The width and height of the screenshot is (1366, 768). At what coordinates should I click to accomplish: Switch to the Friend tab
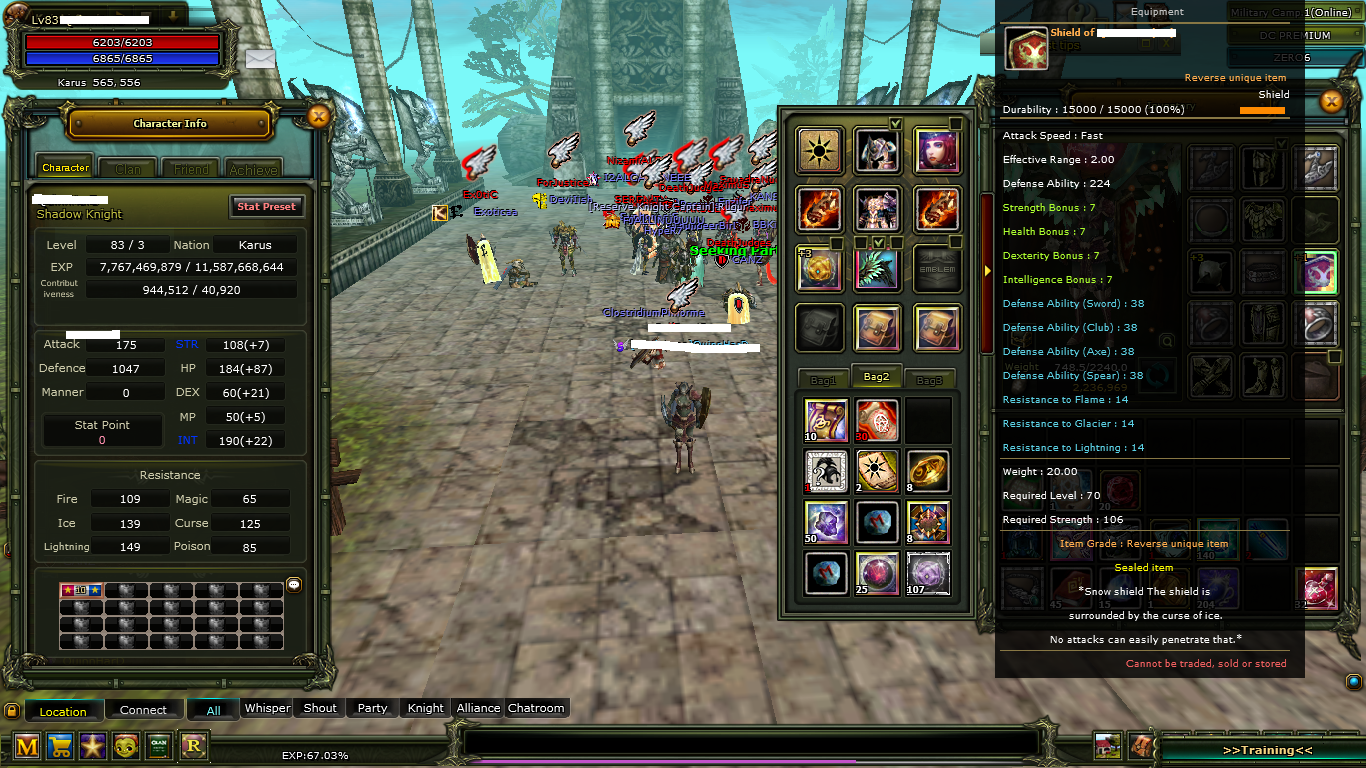tap(191, 169)
